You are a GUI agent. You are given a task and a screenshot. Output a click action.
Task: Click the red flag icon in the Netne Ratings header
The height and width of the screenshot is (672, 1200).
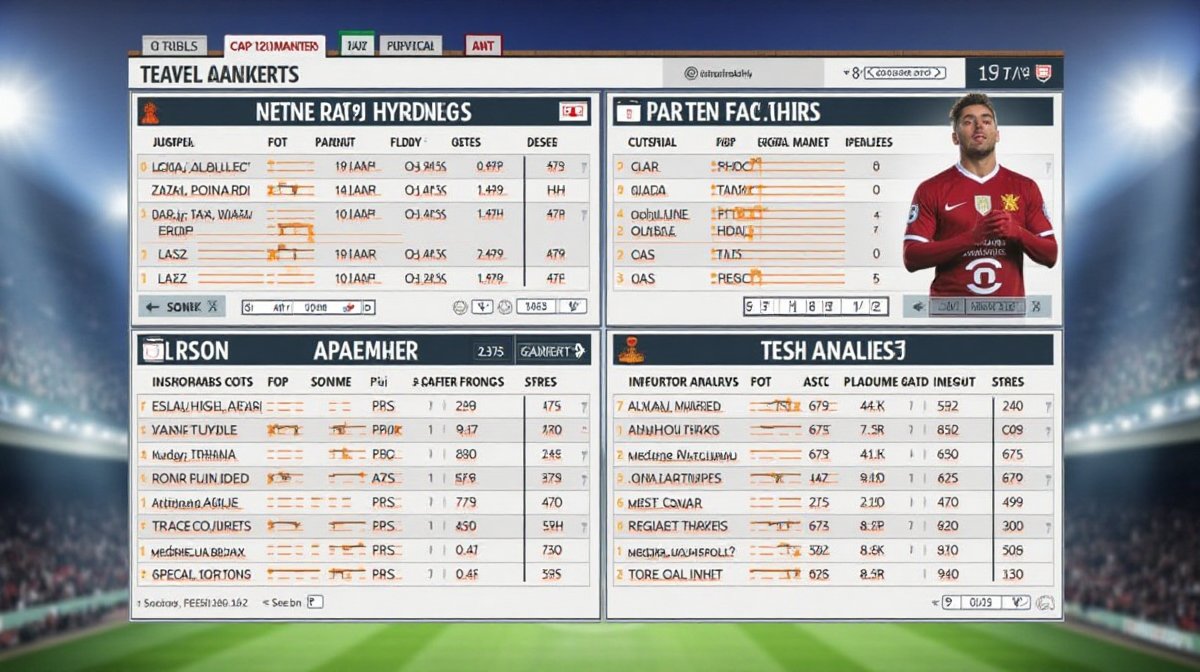coord(573,111)
